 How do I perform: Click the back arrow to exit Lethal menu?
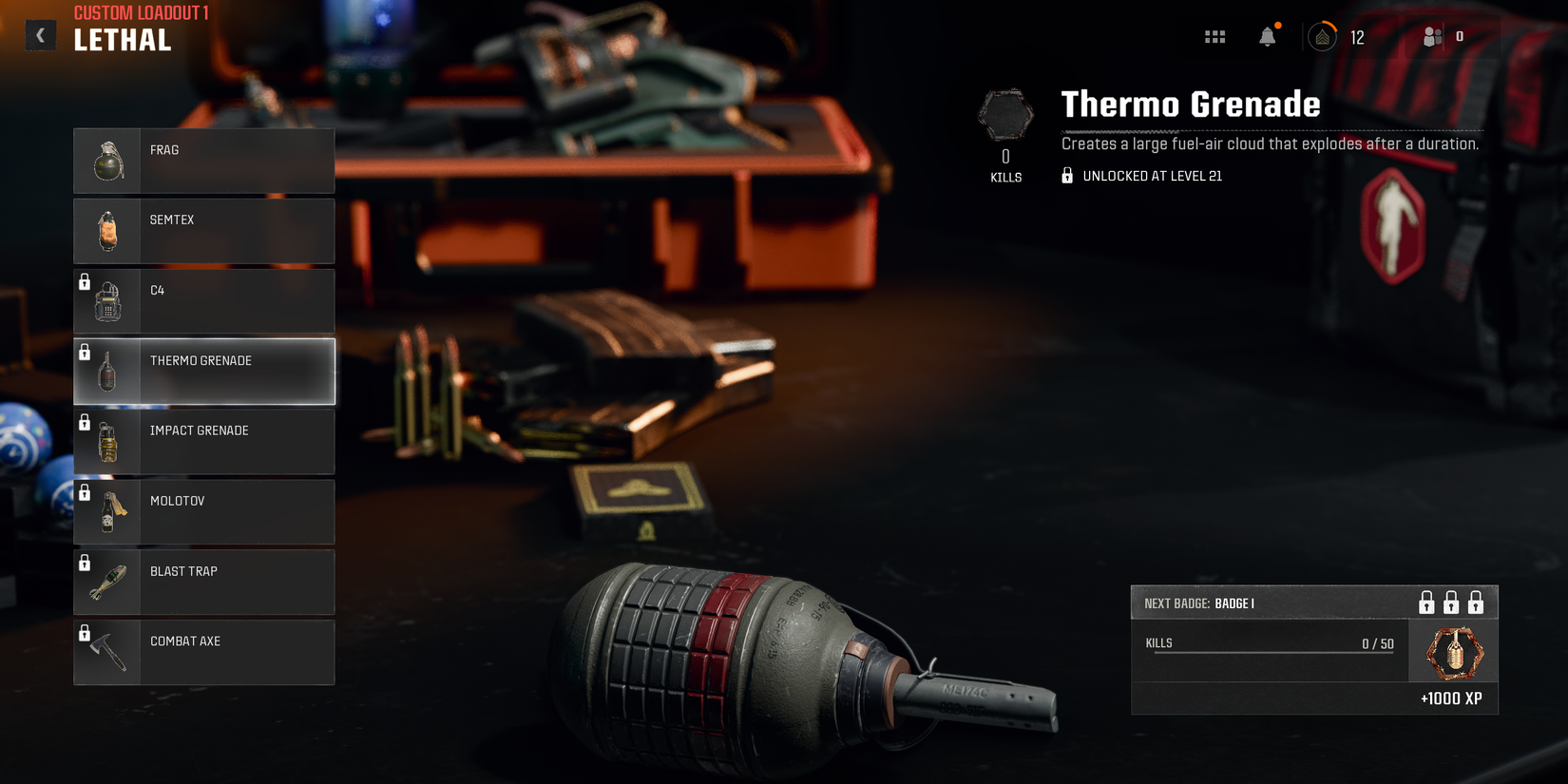40,34
